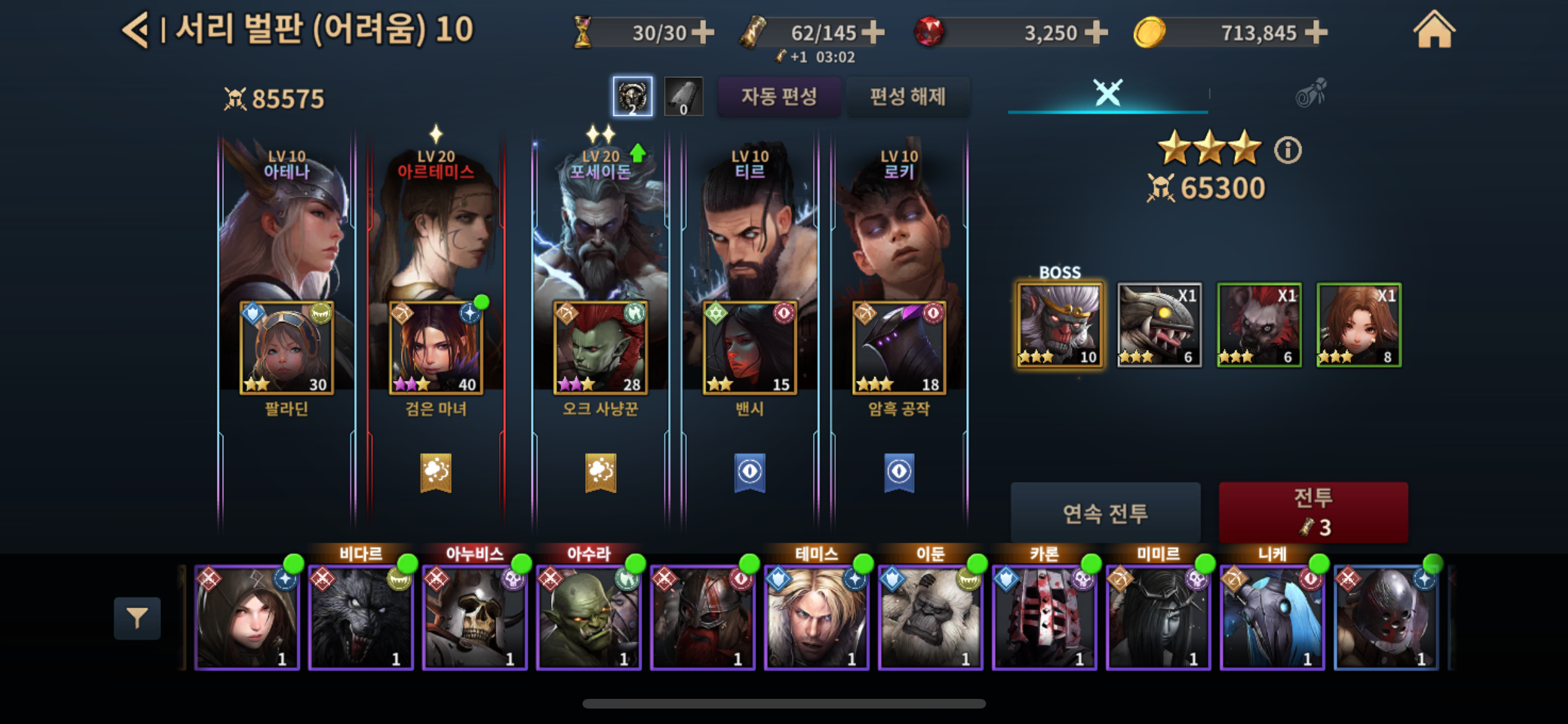
Task: Clear the formation with 편성 해제
Action: point(908,97)
